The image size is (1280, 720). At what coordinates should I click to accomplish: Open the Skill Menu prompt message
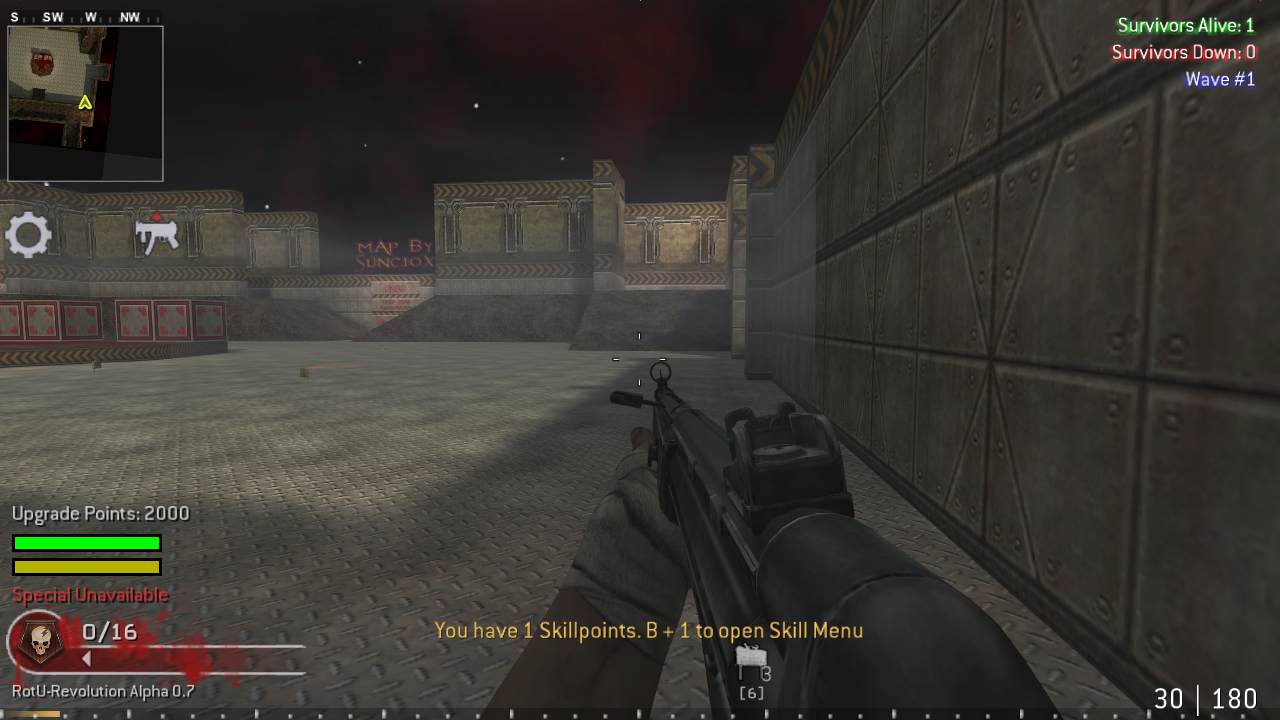click(x=649, y=630)
